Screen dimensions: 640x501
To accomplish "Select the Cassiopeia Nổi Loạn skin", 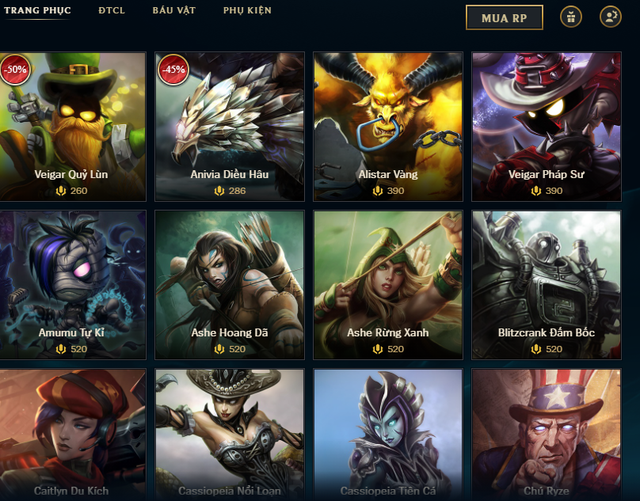I will point(230,436).
